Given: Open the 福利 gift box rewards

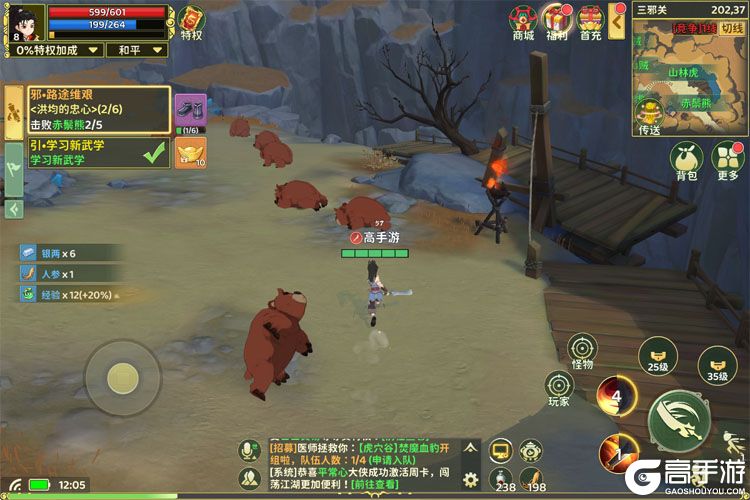Looking at the screenshot, I should [556, 20].
